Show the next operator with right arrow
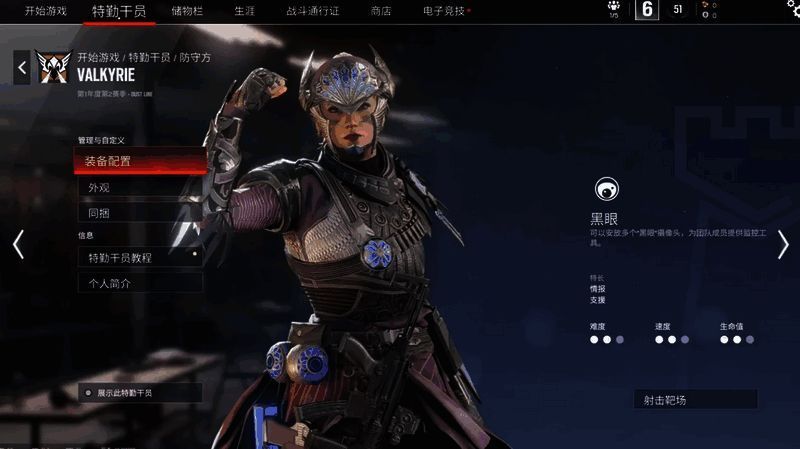Image resolution: width=800 pixels, height=449 pixels. click(x=783, y=244)
